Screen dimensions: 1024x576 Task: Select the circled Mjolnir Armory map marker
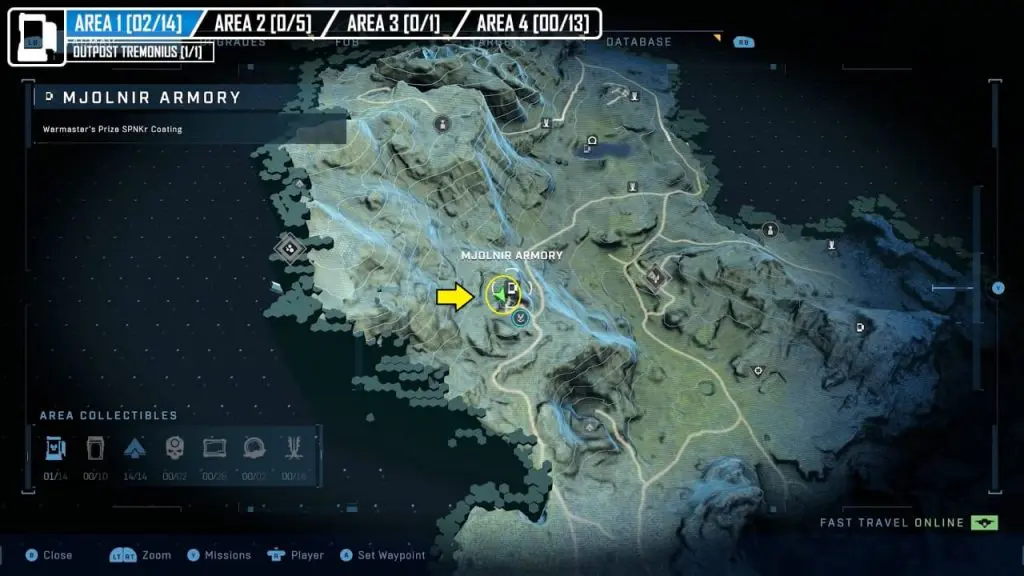(503, 295)
